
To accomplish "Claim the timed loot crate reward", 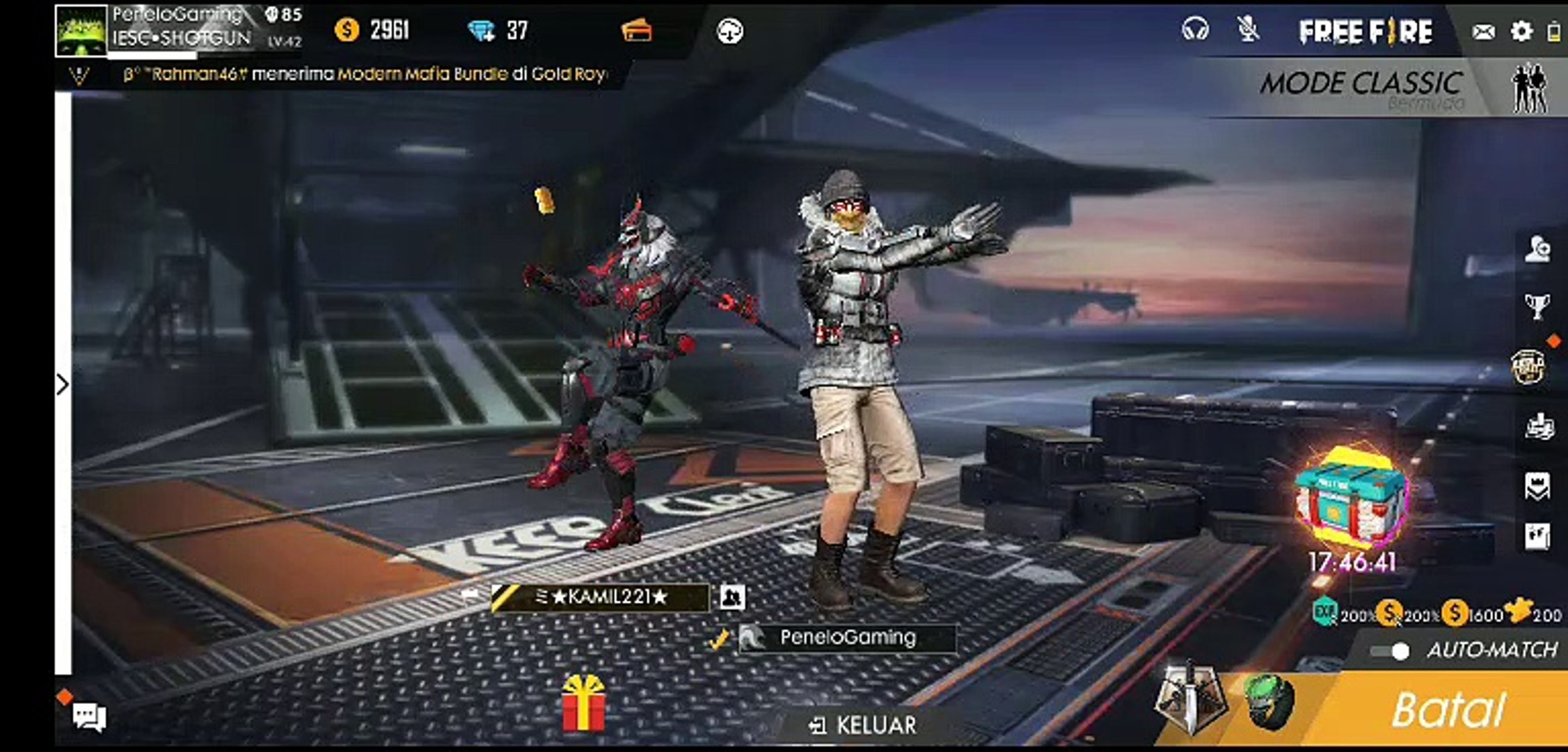I will pyautogui.click(x=1352, y=501).
